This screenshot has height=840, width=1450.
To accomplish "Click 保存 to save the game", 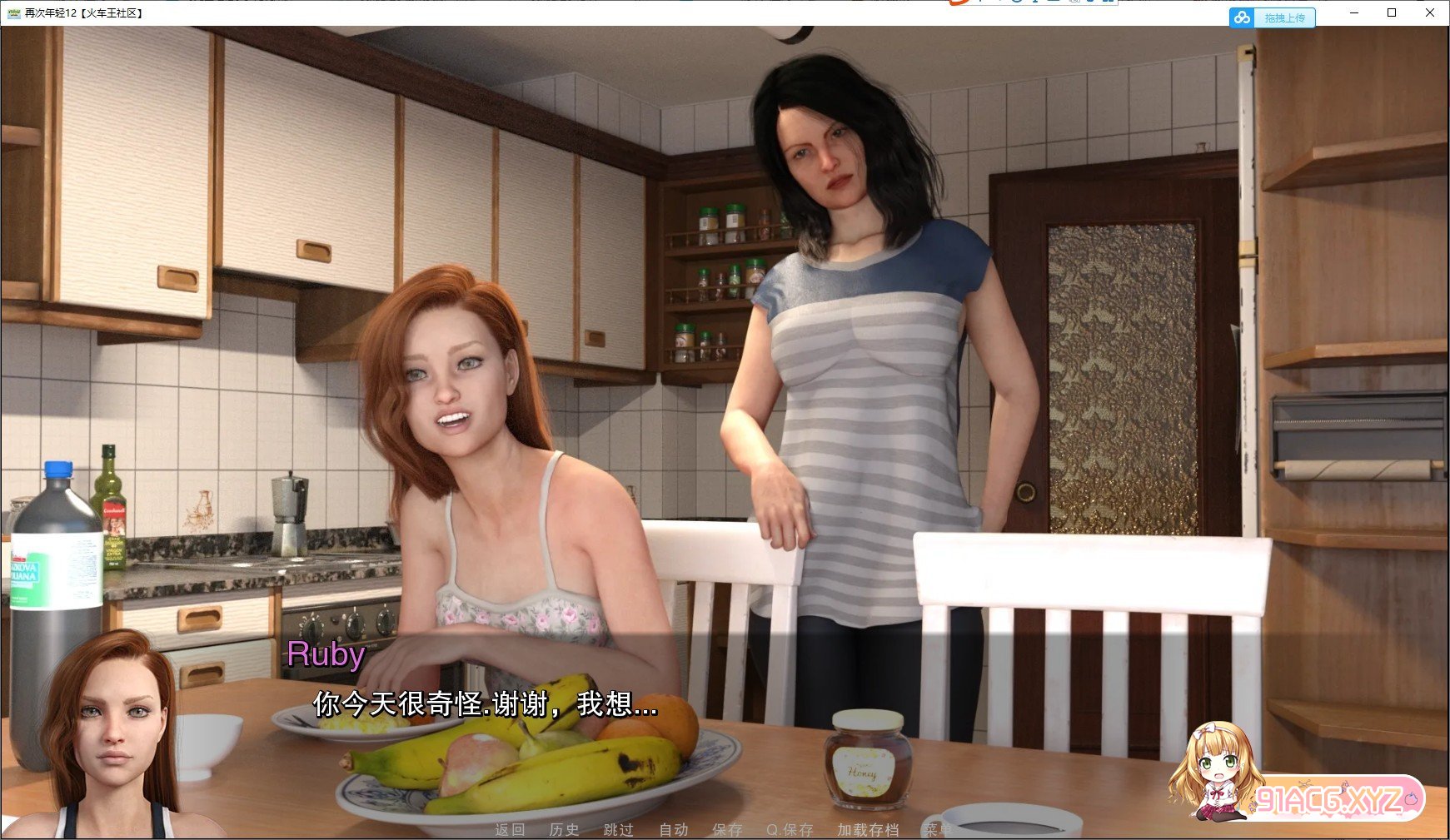I will [726, 829].
